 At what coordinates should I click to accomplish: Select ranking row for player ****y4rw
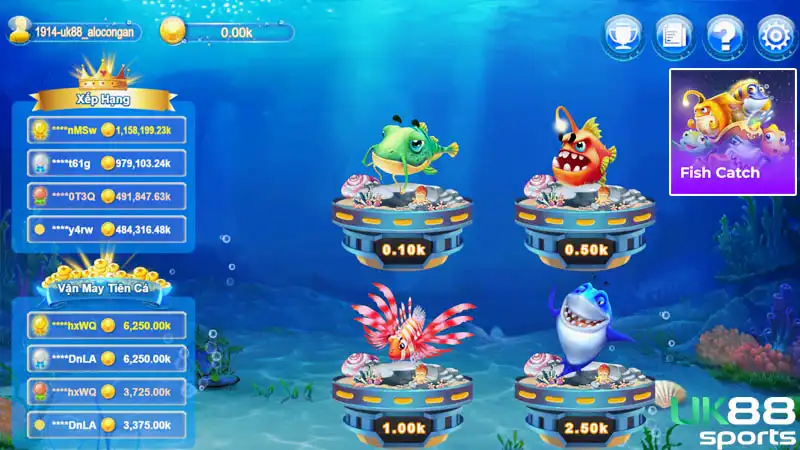(x=108, y=229)
